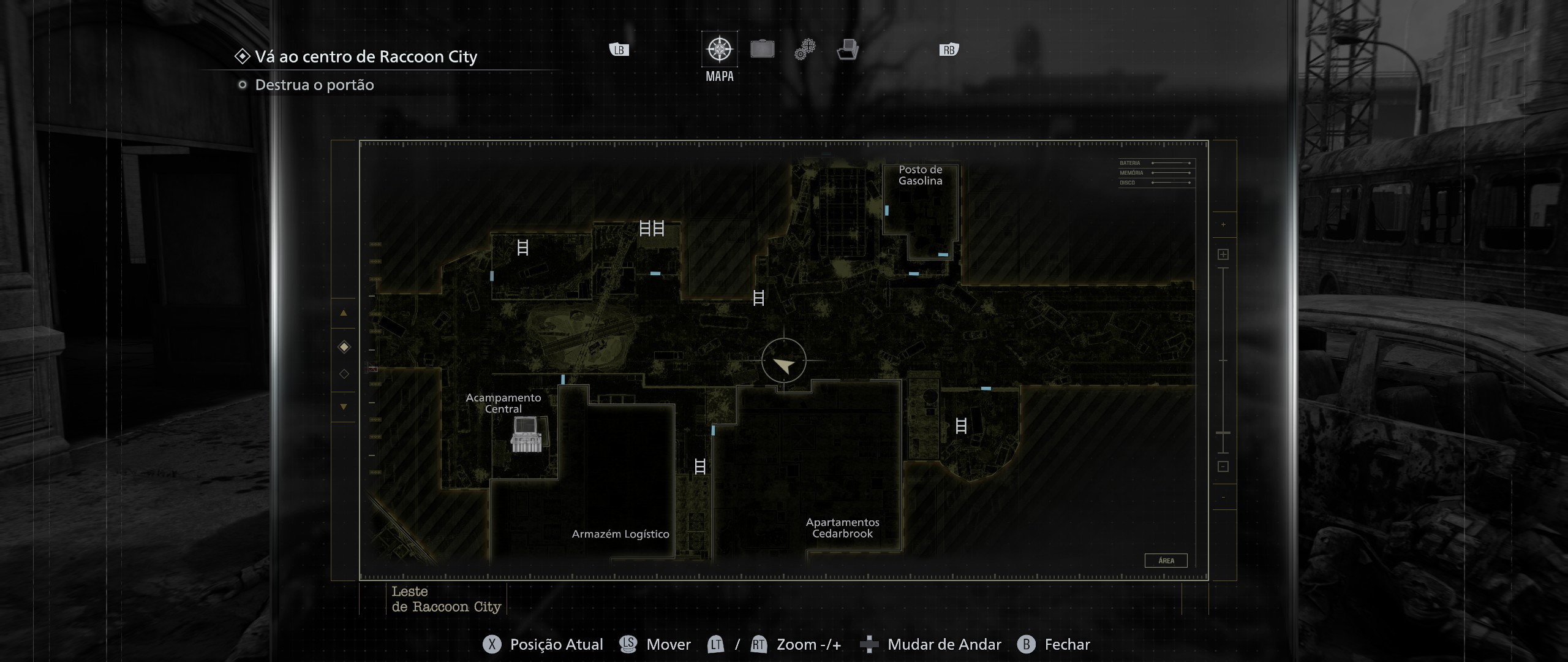
Task: Adjust the map zoom slider handle
Action: click(1223, 433)
